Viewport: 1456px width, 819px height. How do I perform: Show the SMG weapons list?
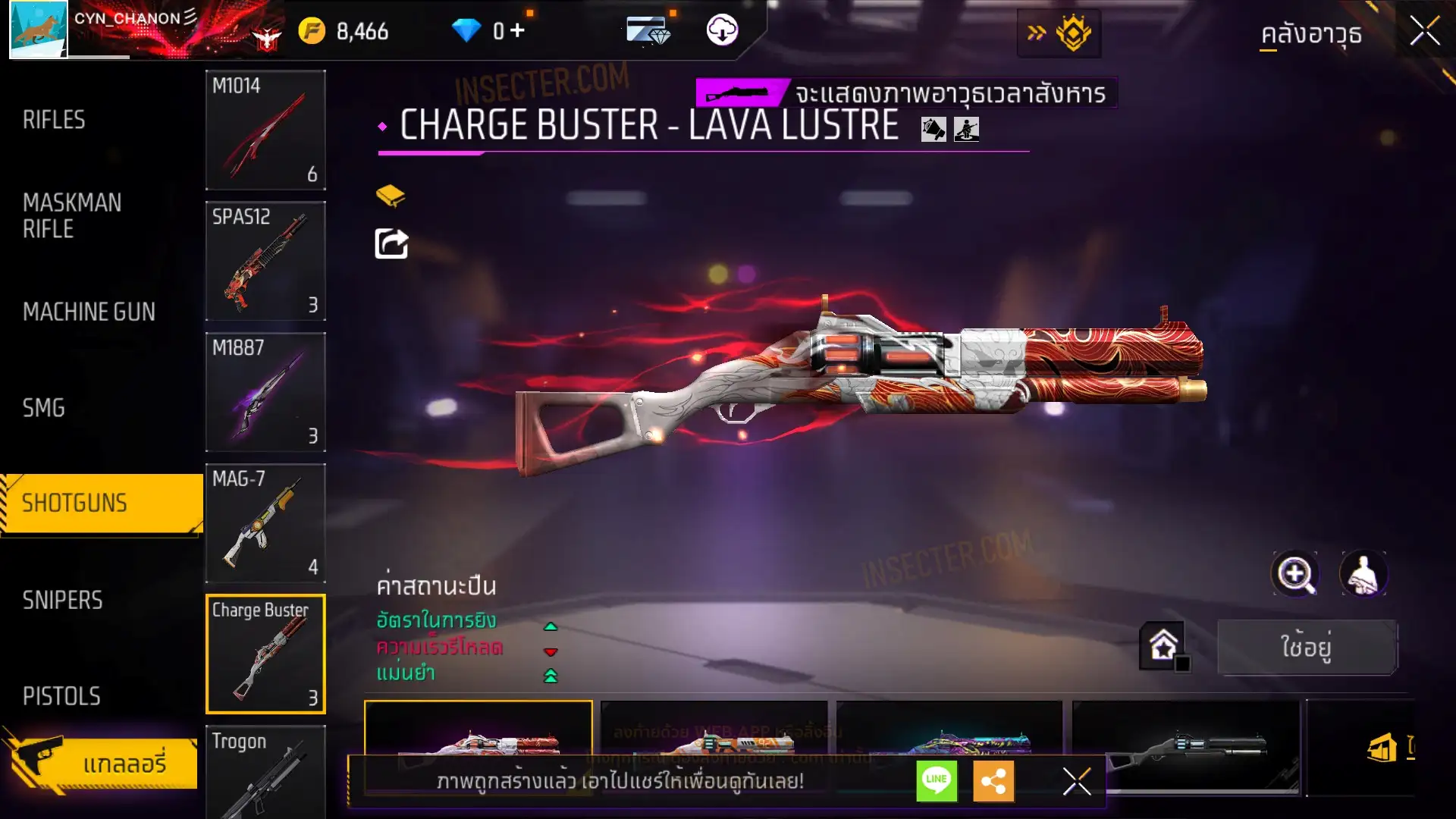pos(44,408)
